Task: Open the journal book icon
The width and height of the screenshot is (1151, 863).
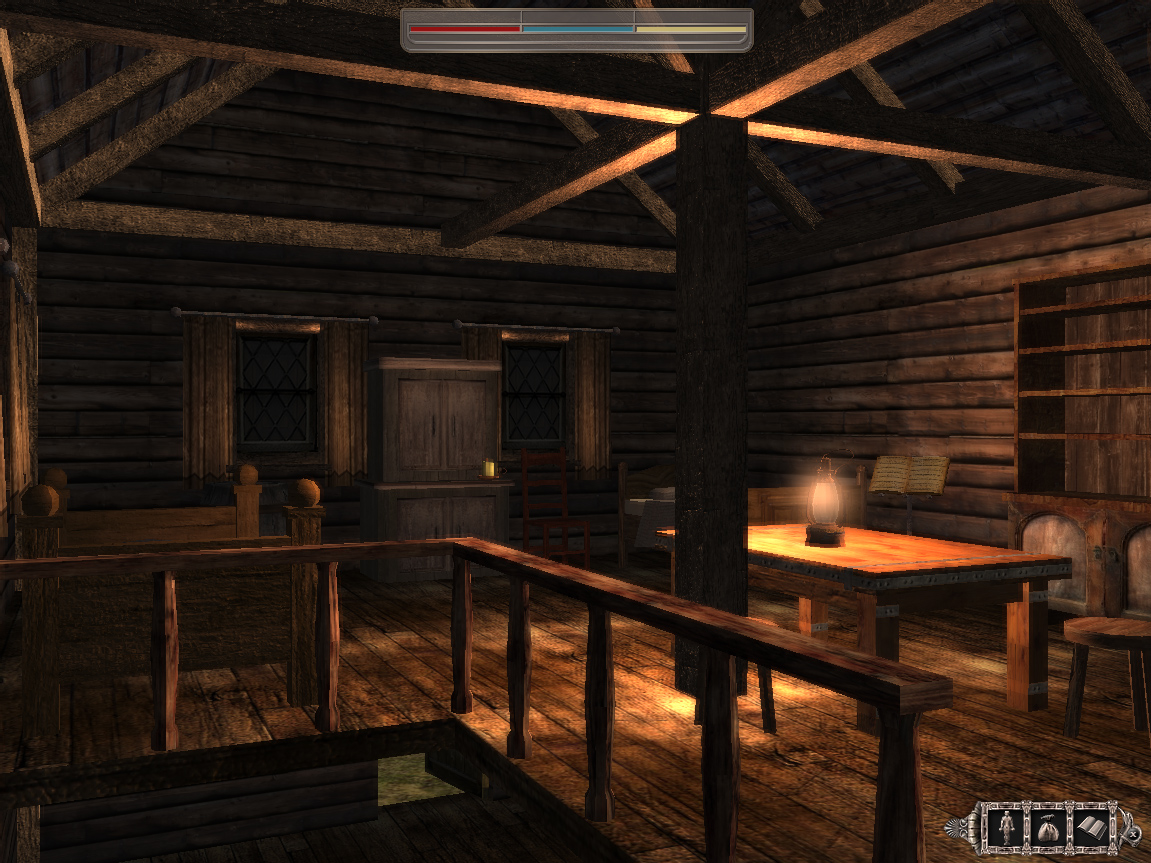Action: pyautogui.click(x=1092, y=826)
